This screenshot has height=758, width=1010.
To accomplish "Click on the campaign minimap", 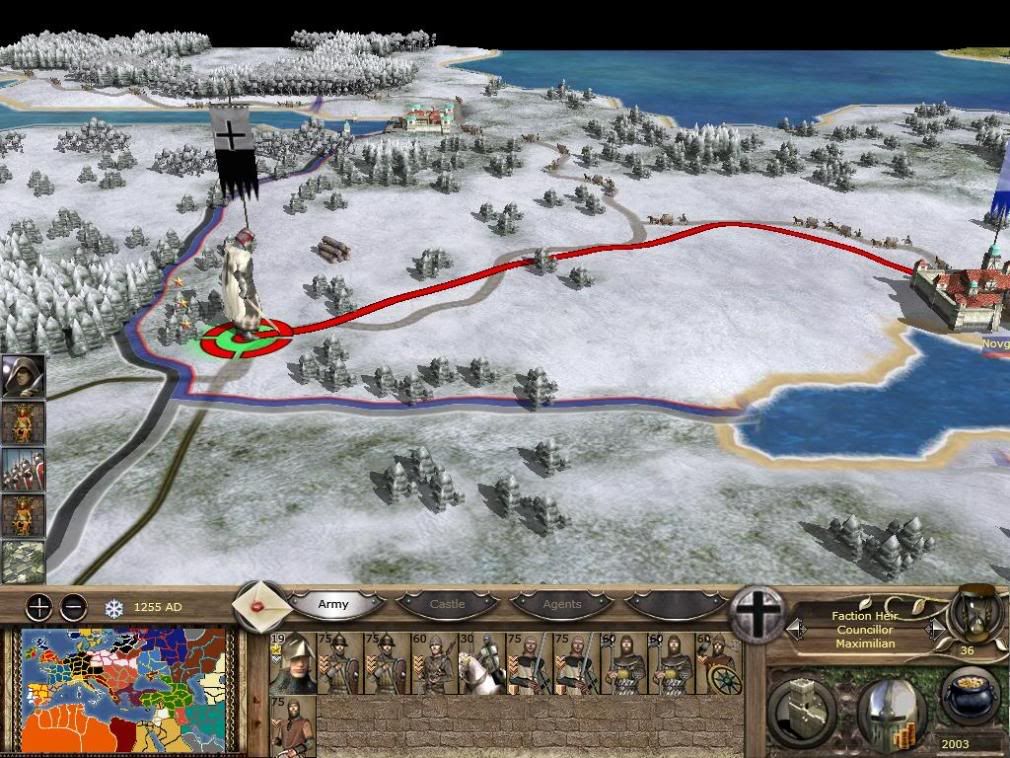I will (127, 690).
